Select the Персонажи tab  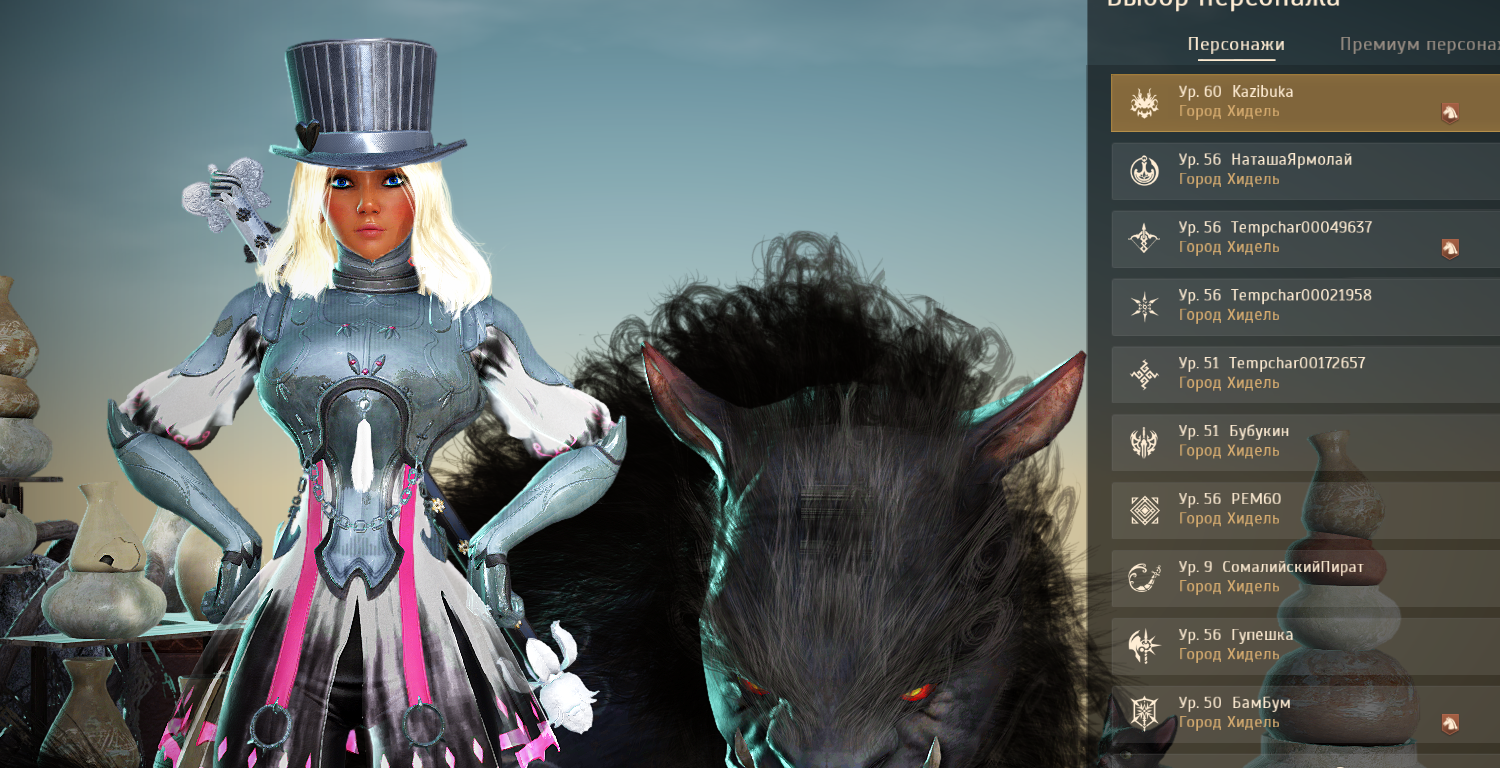point(1236,45)
